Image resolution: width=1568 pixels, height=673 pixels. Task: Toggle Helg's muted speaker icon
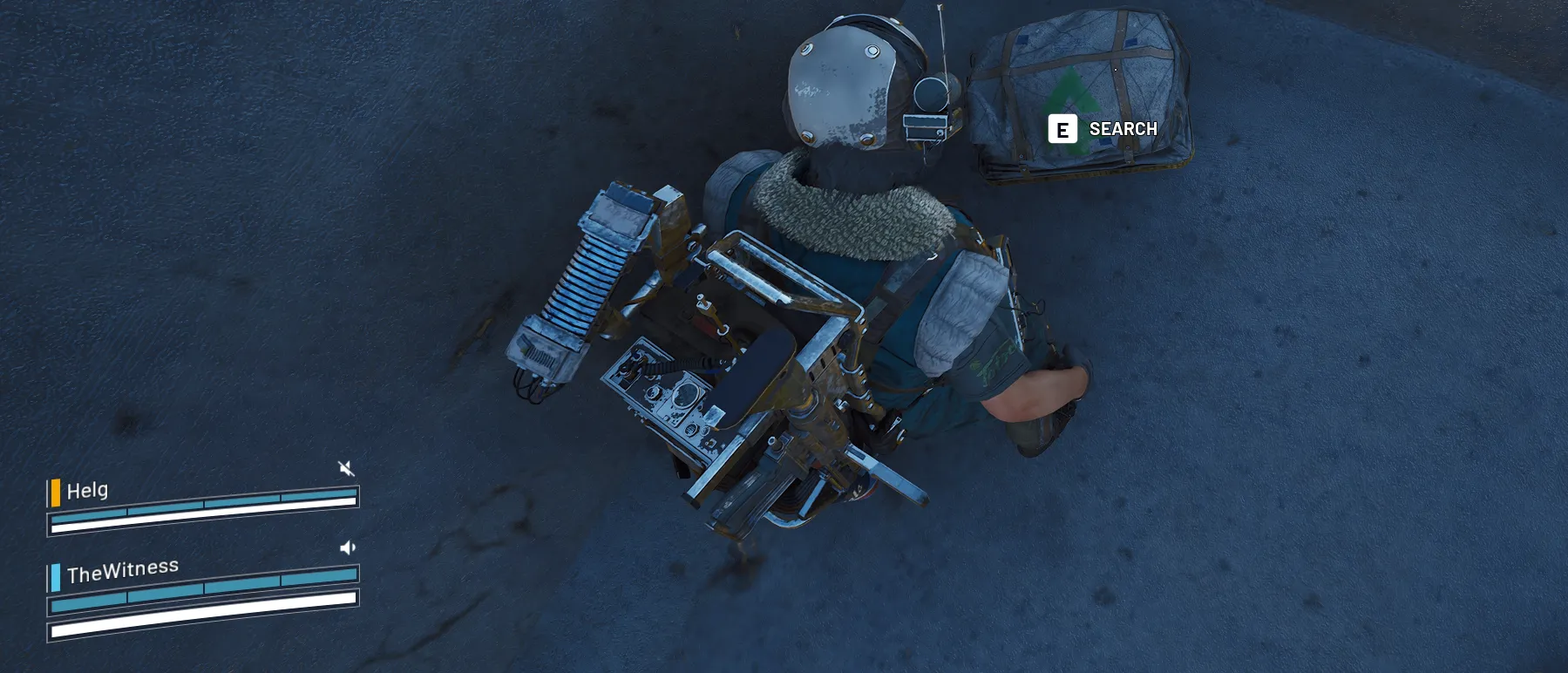(346, 469)
